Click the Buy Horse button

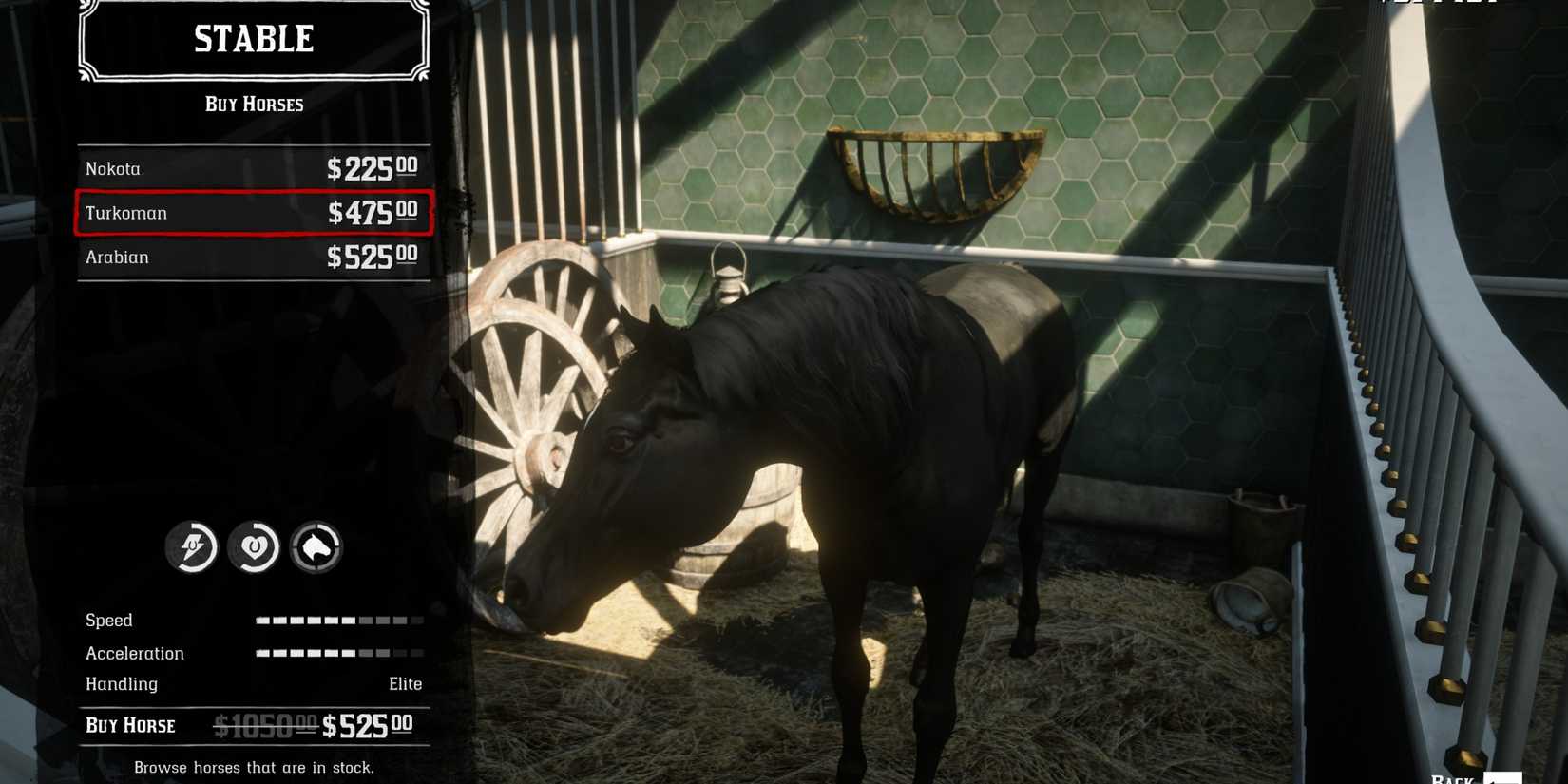pos(133,725)
